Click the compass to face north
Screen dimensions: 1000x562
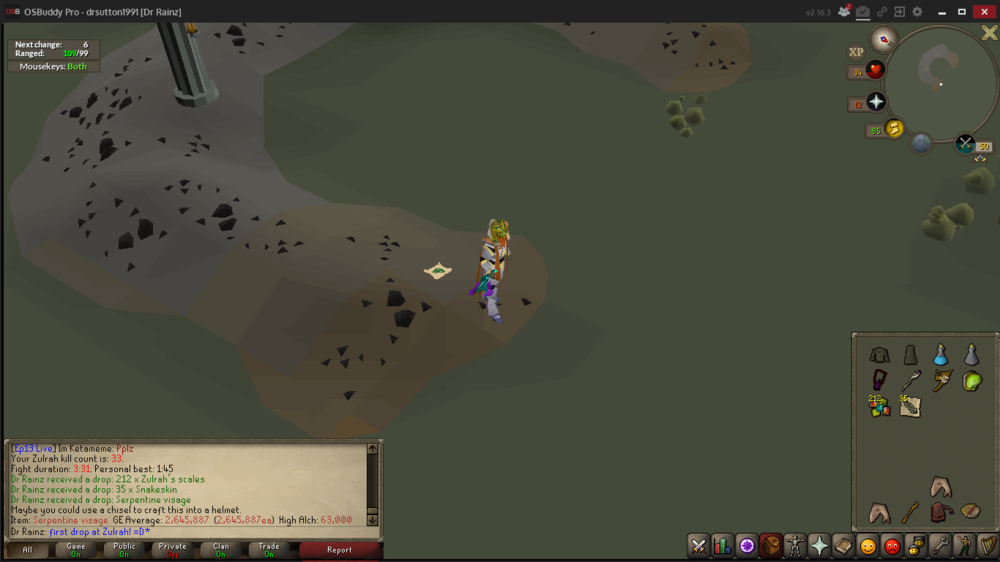click(884, 40)
